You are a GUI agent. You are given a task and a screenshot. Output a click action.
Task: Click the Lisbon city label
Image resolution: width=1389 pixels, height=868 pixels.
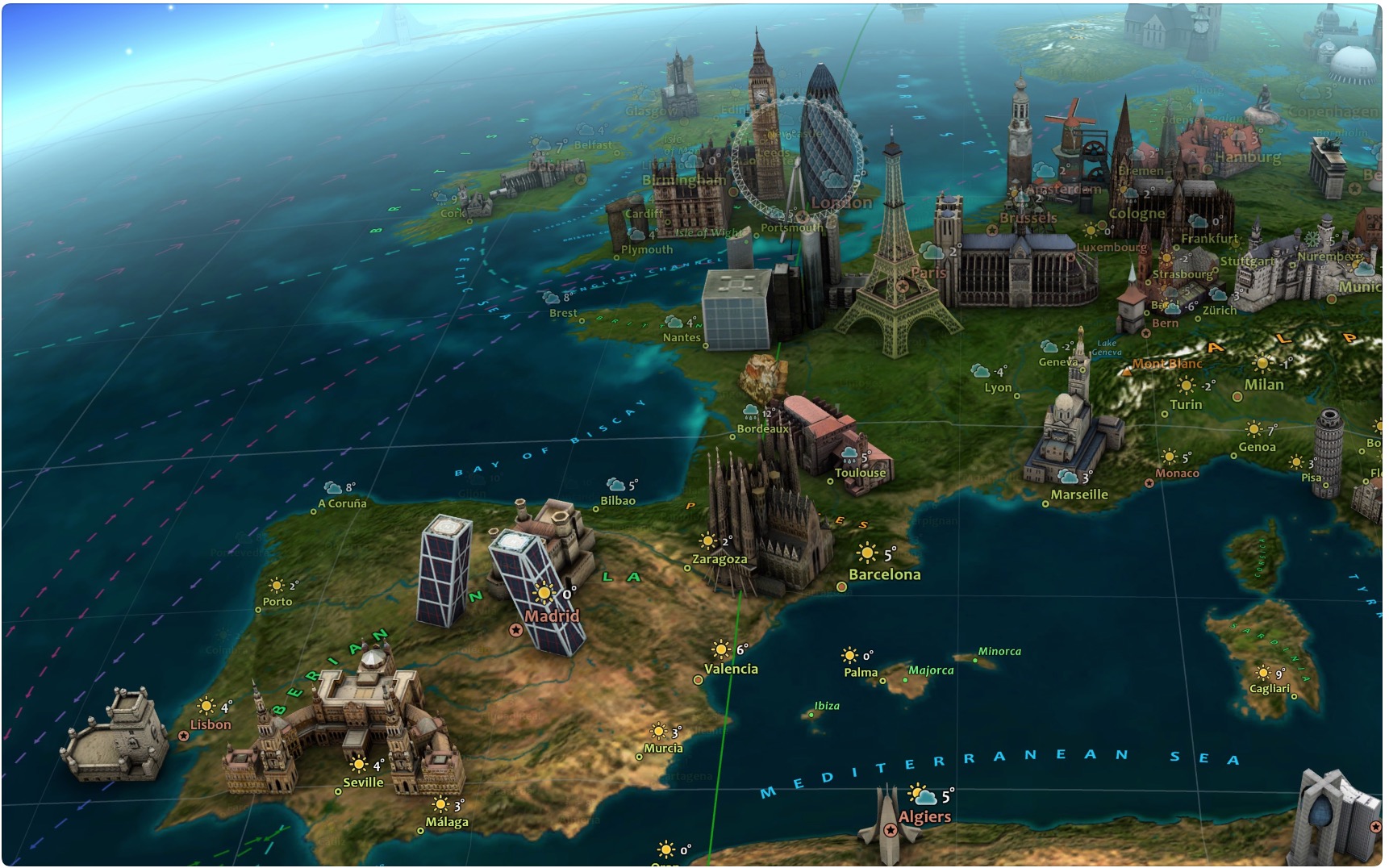pos(211,724)
